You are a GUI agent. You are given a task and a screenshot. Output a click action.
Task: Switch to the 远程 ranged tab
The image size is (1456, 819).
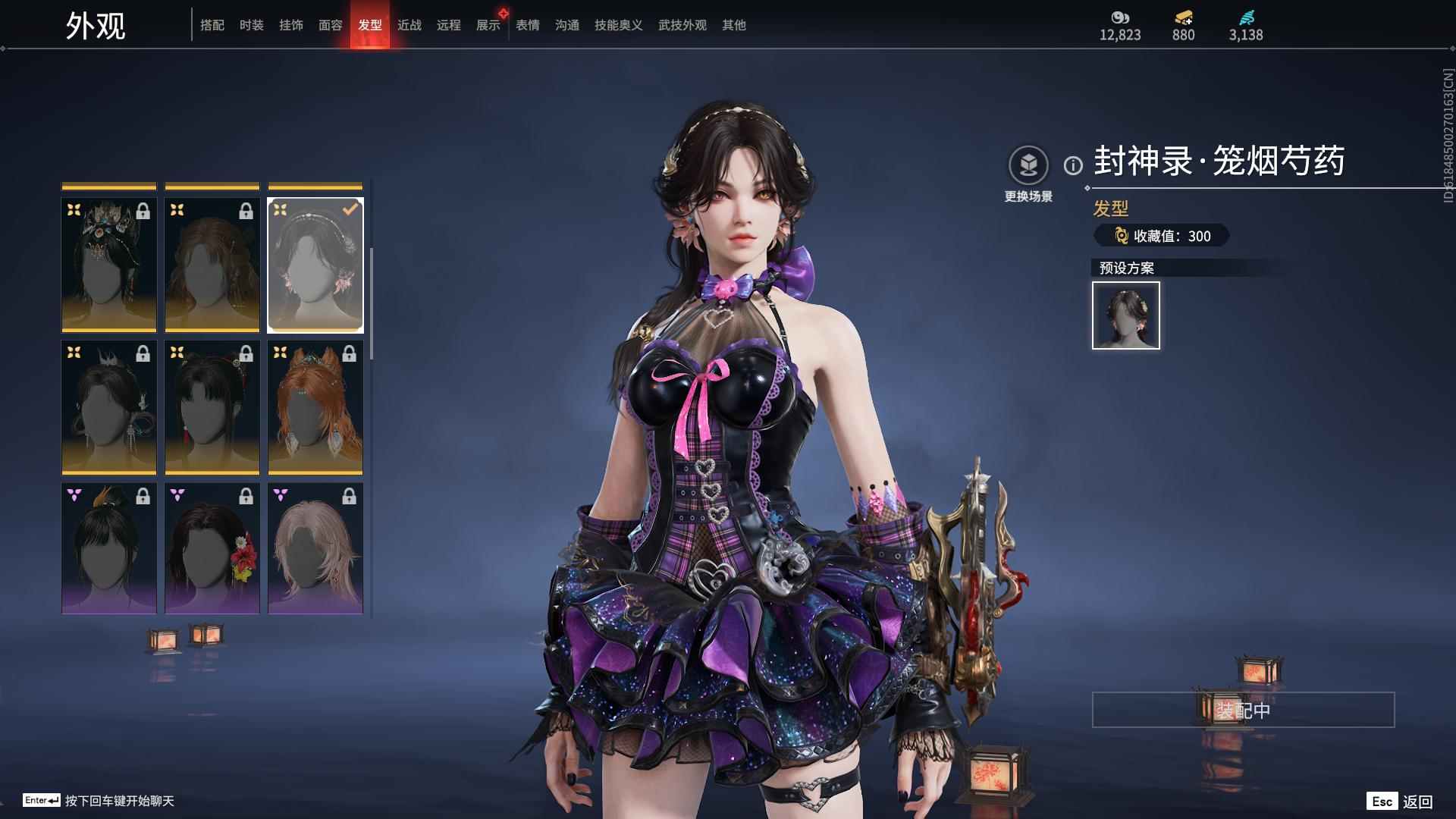pos(449,25)
